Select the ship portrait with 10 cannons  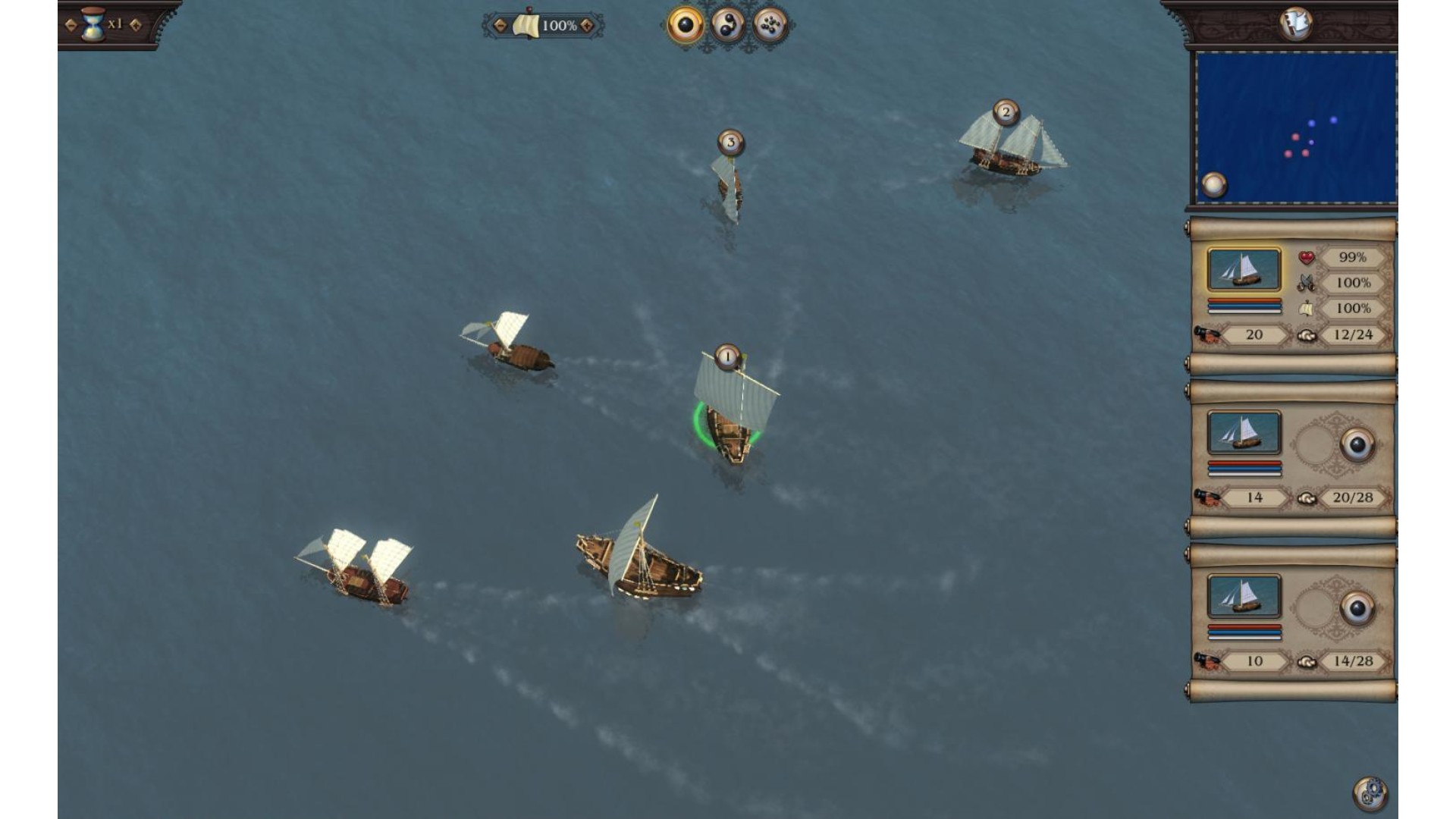[1244, 596]
